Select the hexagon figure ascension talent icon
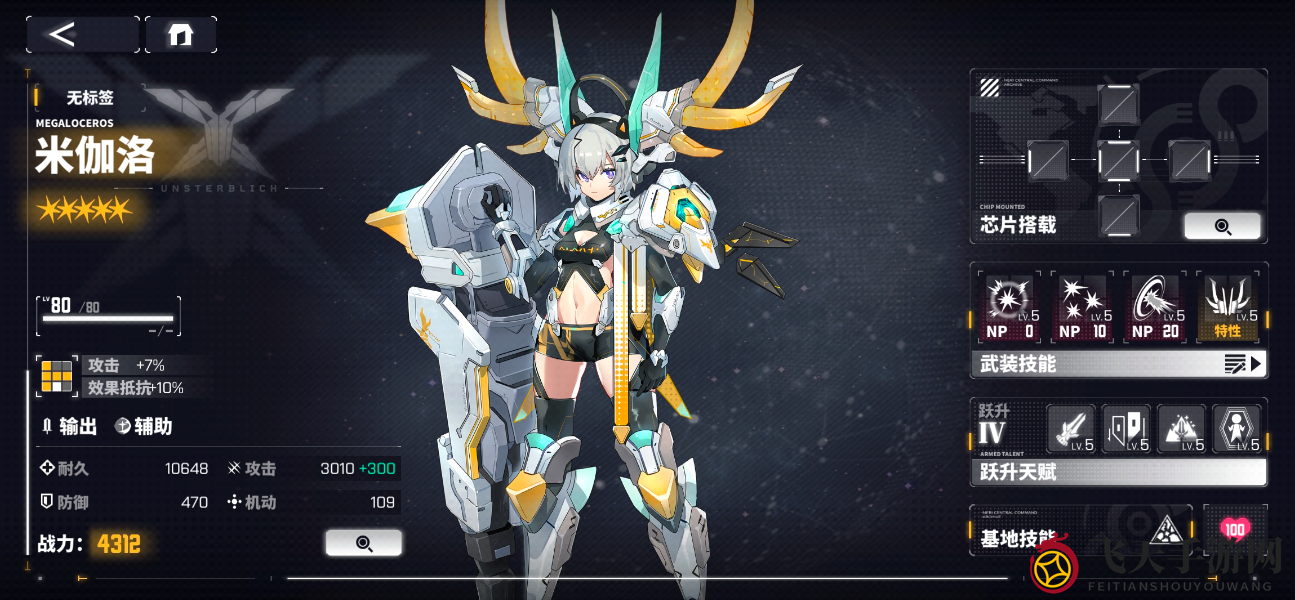Screen dimensions: 1295x600 click(x=1237, y=429)
